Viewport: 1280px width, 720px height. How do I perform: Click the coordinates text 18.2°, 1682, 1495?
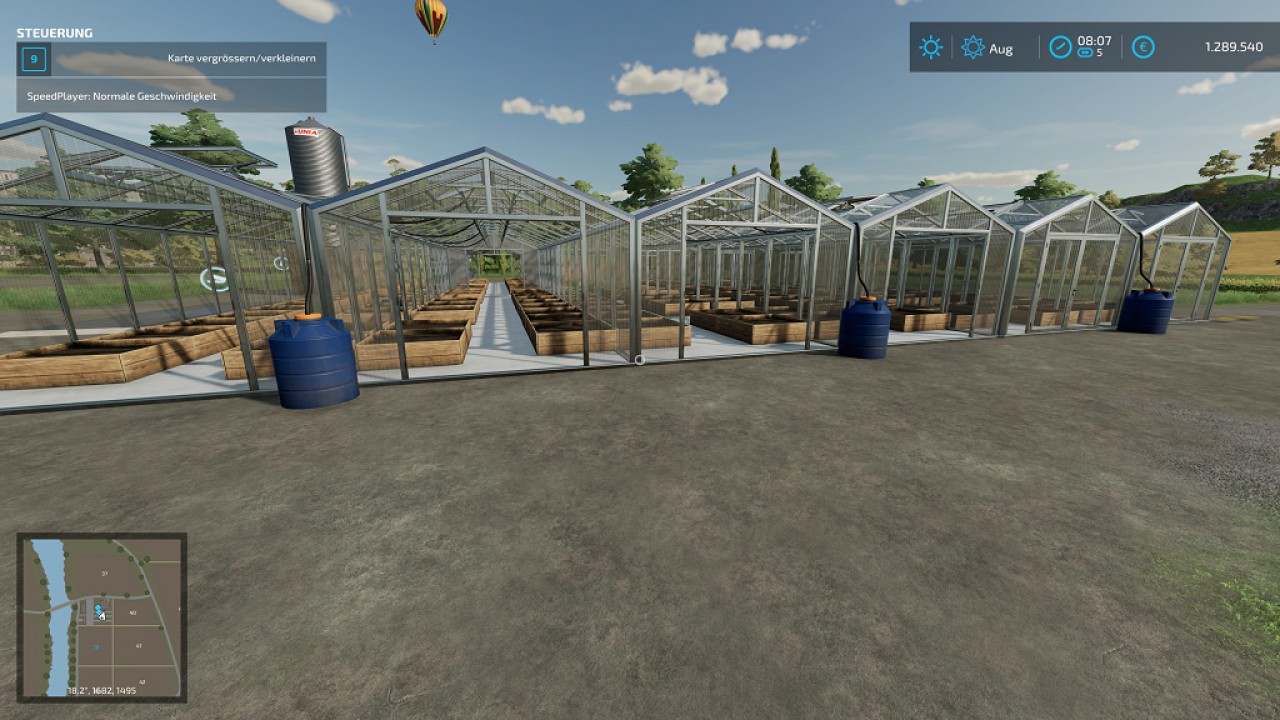[x=101, y=689]
